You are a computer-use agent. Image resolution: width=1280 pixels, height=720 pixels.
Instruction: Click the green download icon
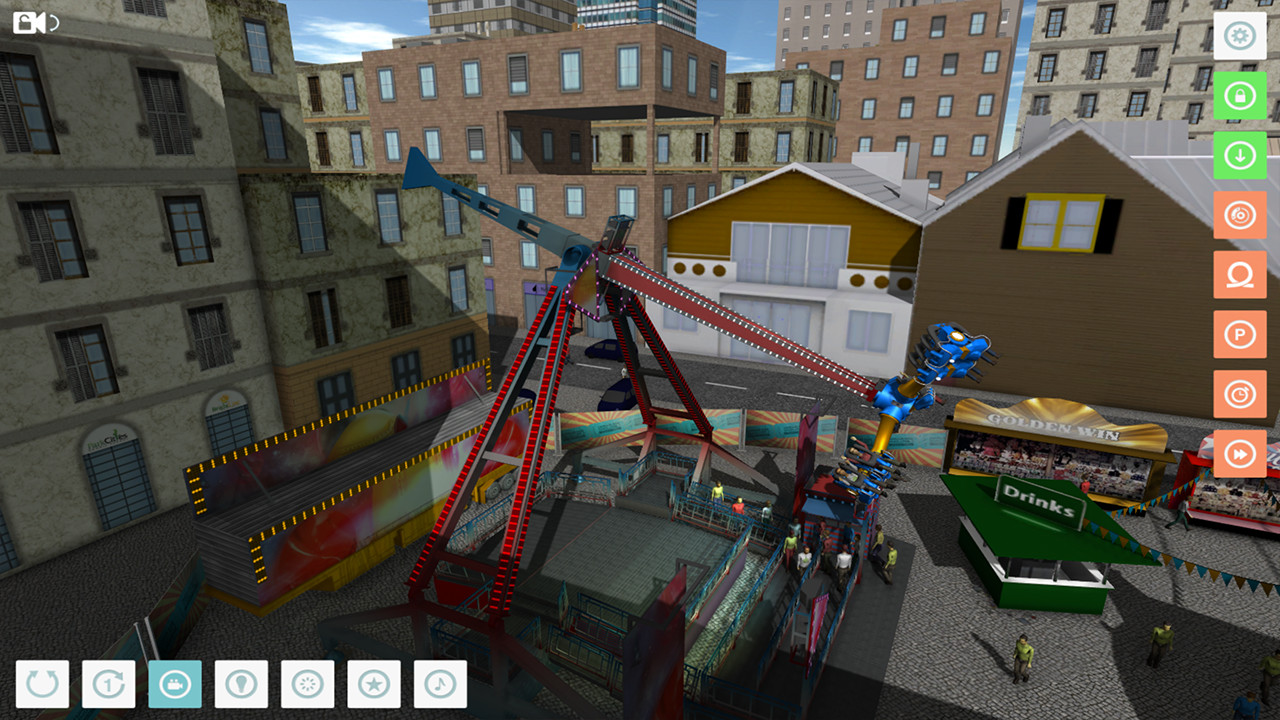click(x=1240, y=157)
